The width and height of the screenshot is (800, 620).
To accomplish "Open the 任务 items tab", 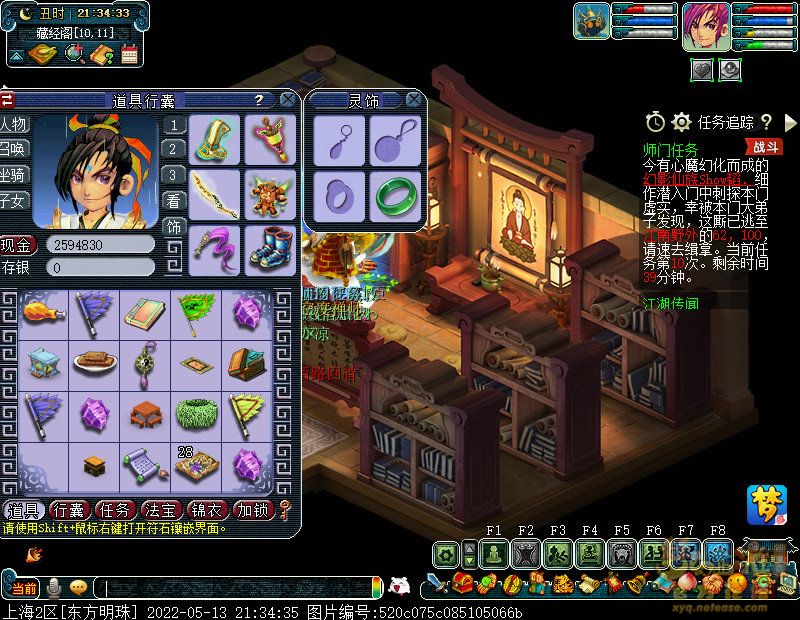I will [116, 510].
